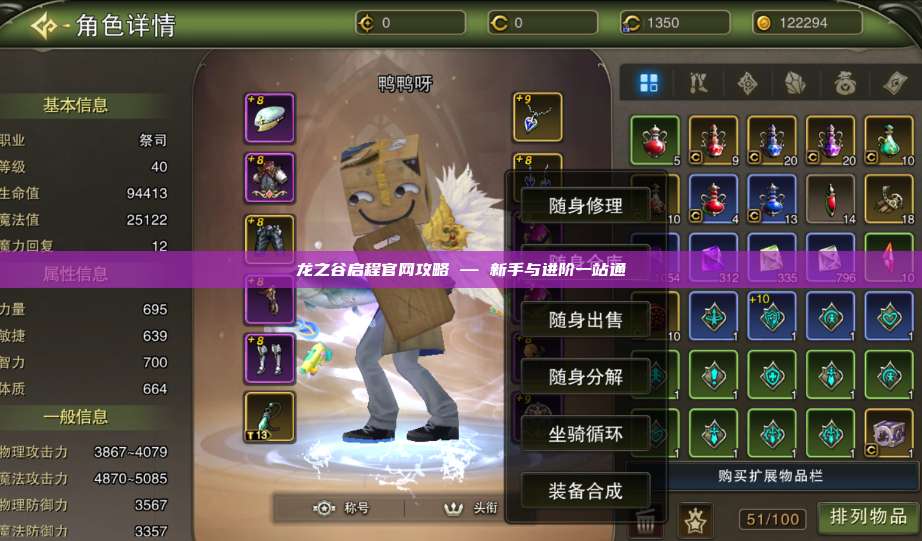Choose 装备合成 equipment synthesis
922x541 pixels.
585,491
